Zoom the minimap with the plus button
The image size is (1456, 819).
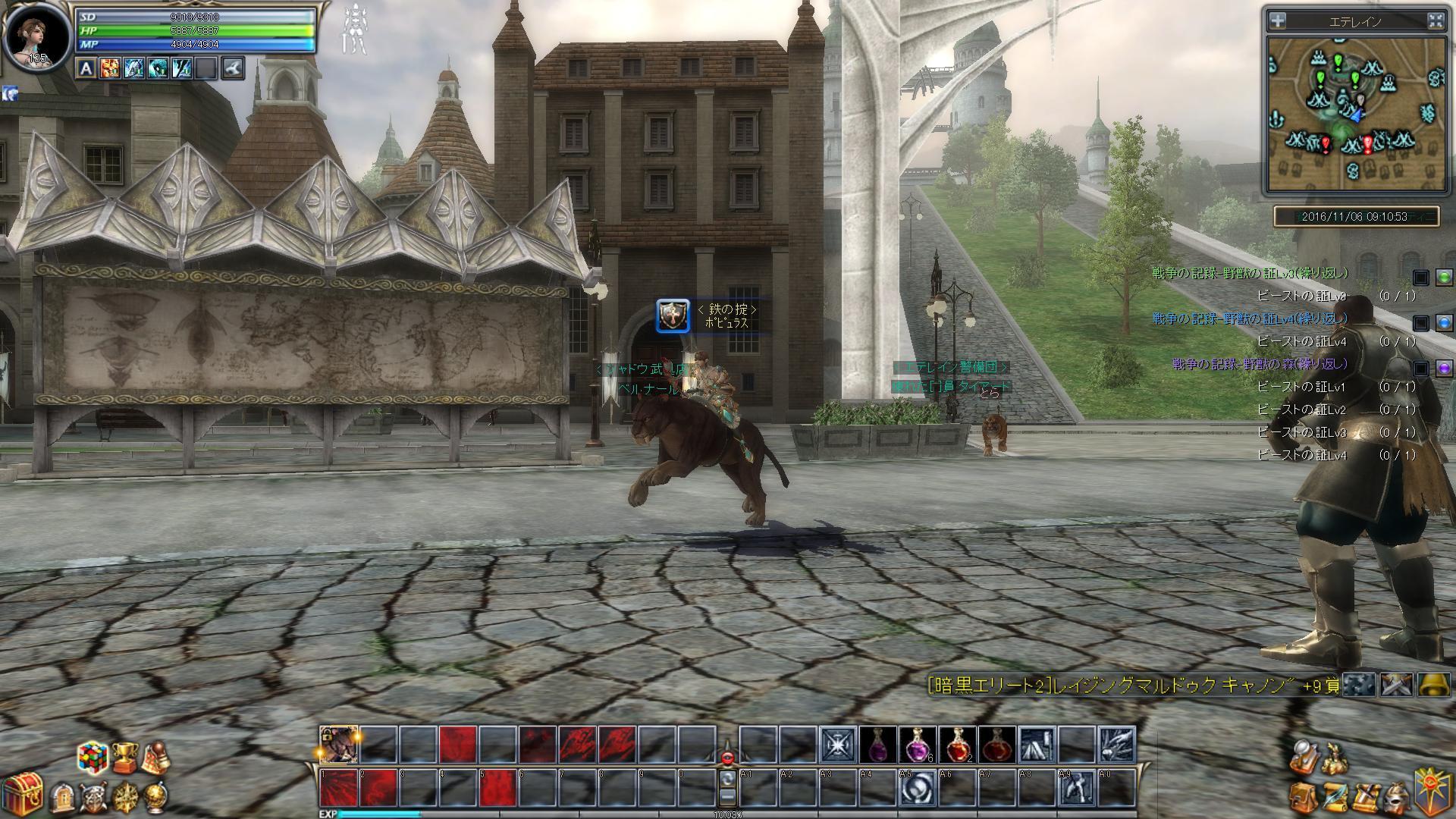(1278, 21)
